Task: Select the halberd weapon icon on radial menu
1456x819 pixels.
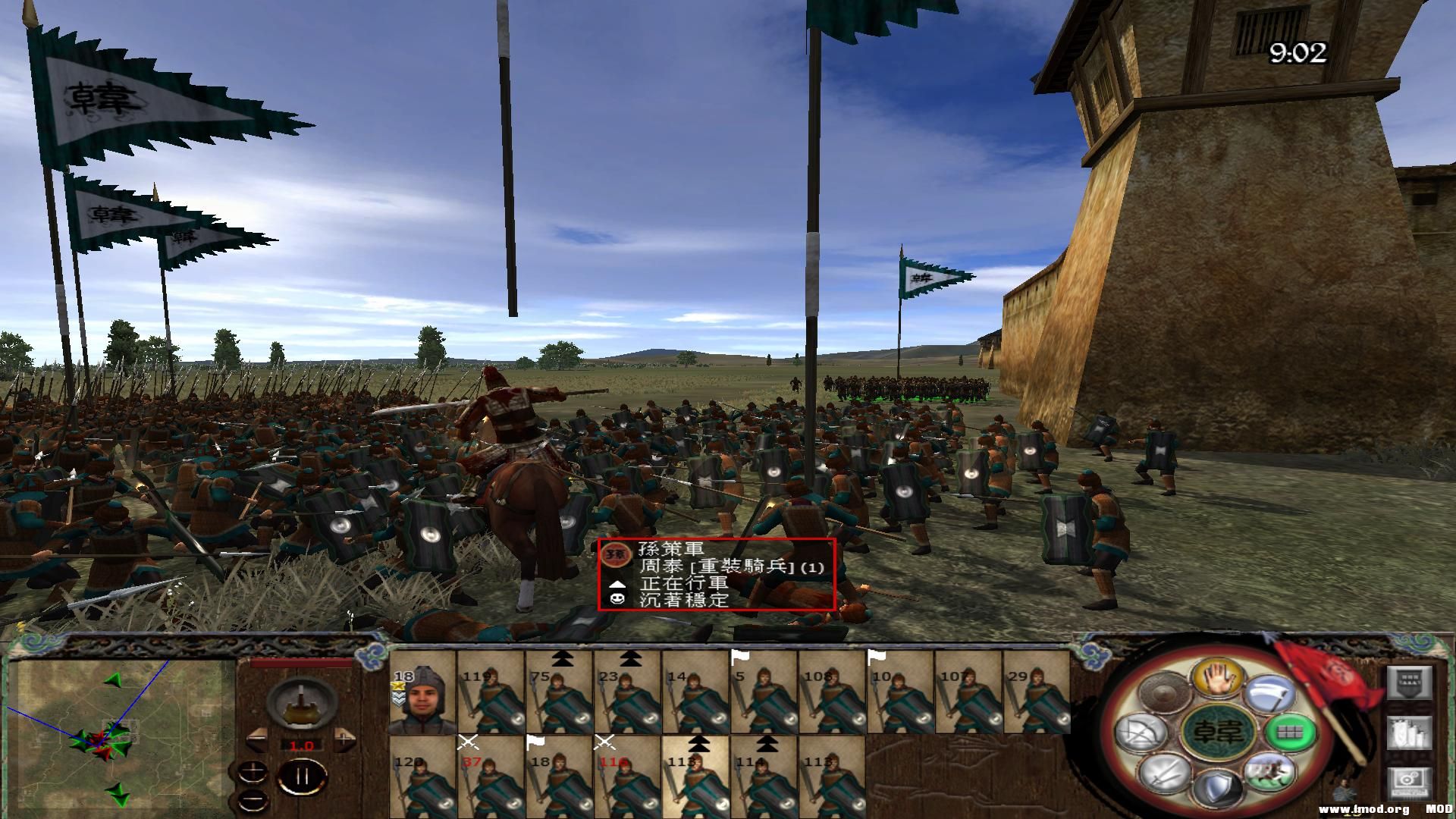Action: 1271,691
